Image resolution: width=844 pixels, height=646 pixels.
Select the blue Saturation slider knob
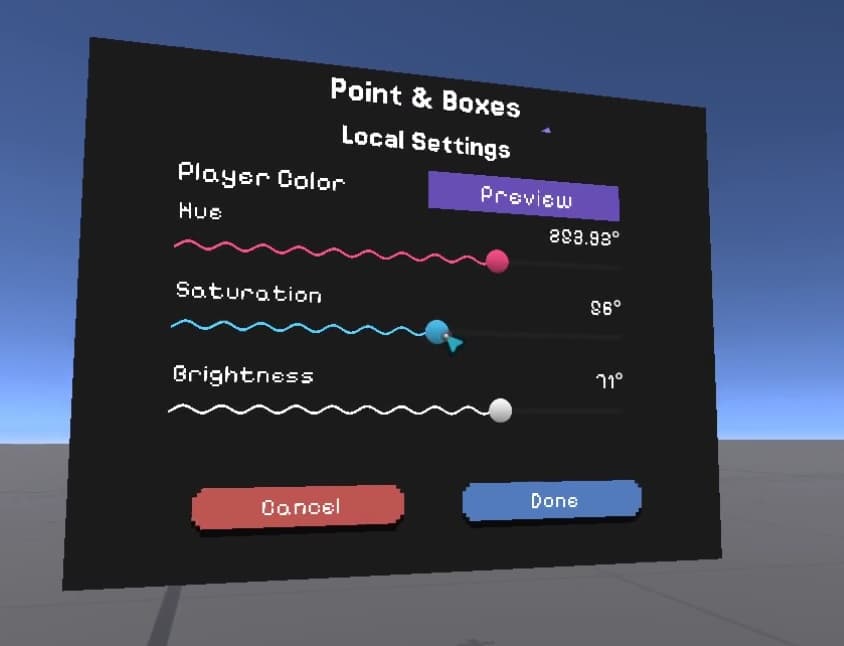point(436,332)
